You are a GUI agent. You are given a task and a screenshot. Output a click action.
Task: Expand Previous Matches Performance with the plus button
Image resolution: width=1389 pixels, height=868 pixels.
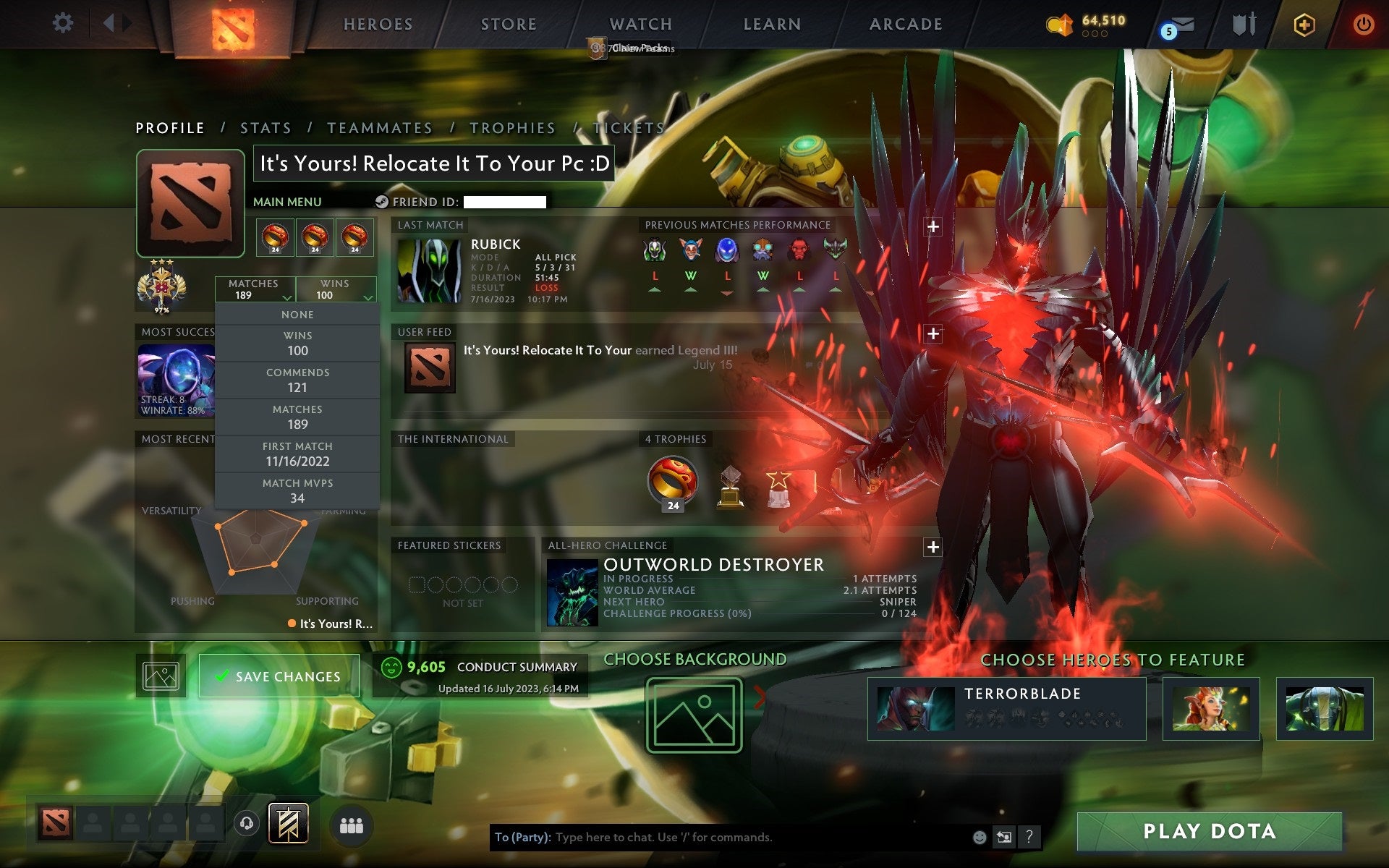point(933,226)
